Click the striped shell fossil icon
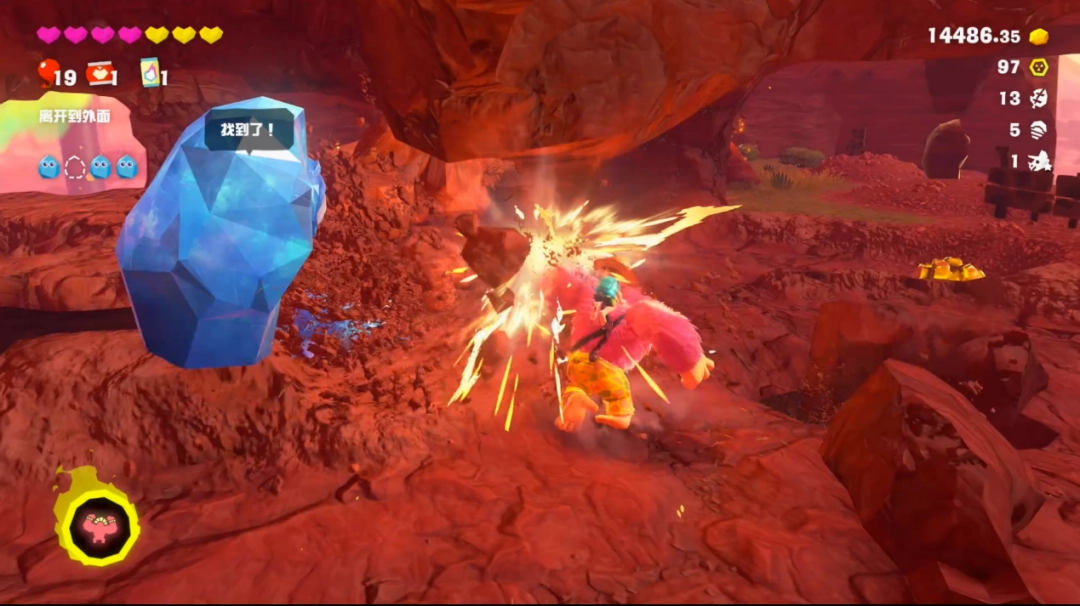1080x606 pixels. pyautogui.click(x=1039, y=129)
